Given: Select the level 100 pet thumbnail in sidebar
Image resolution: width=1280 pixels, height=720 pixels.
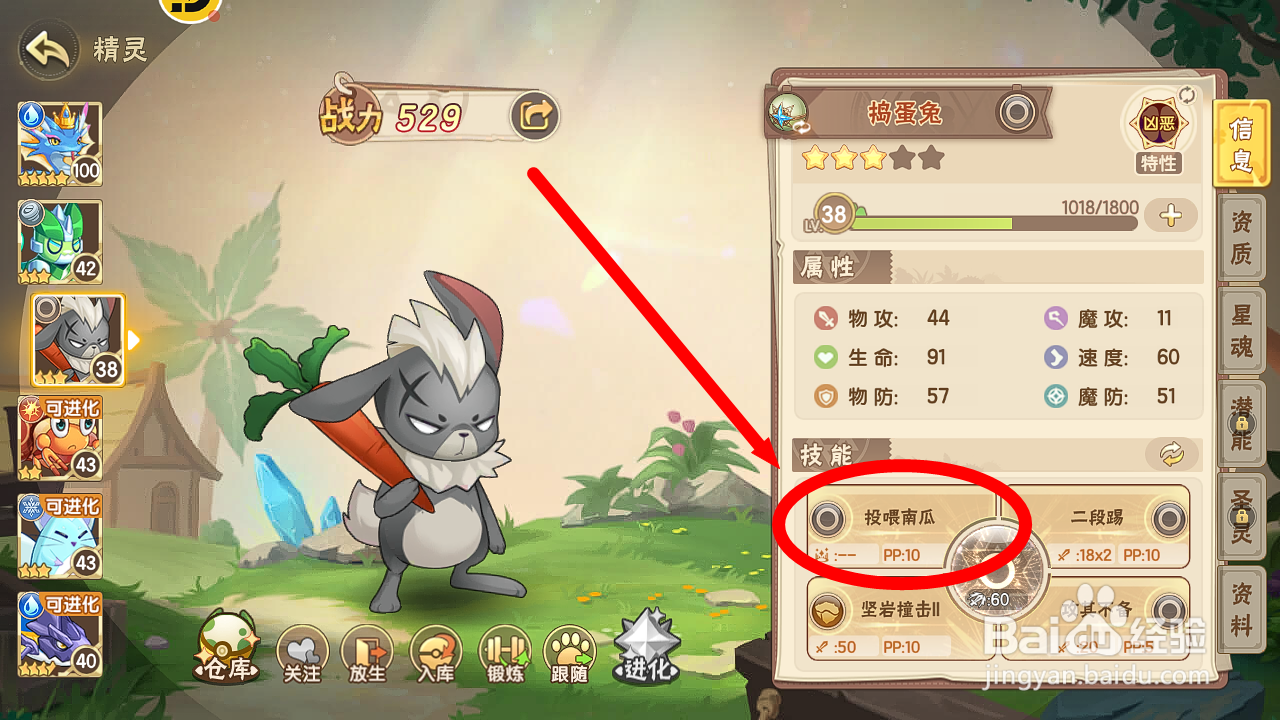Looking at the screenshot, I should pos(58,144).
